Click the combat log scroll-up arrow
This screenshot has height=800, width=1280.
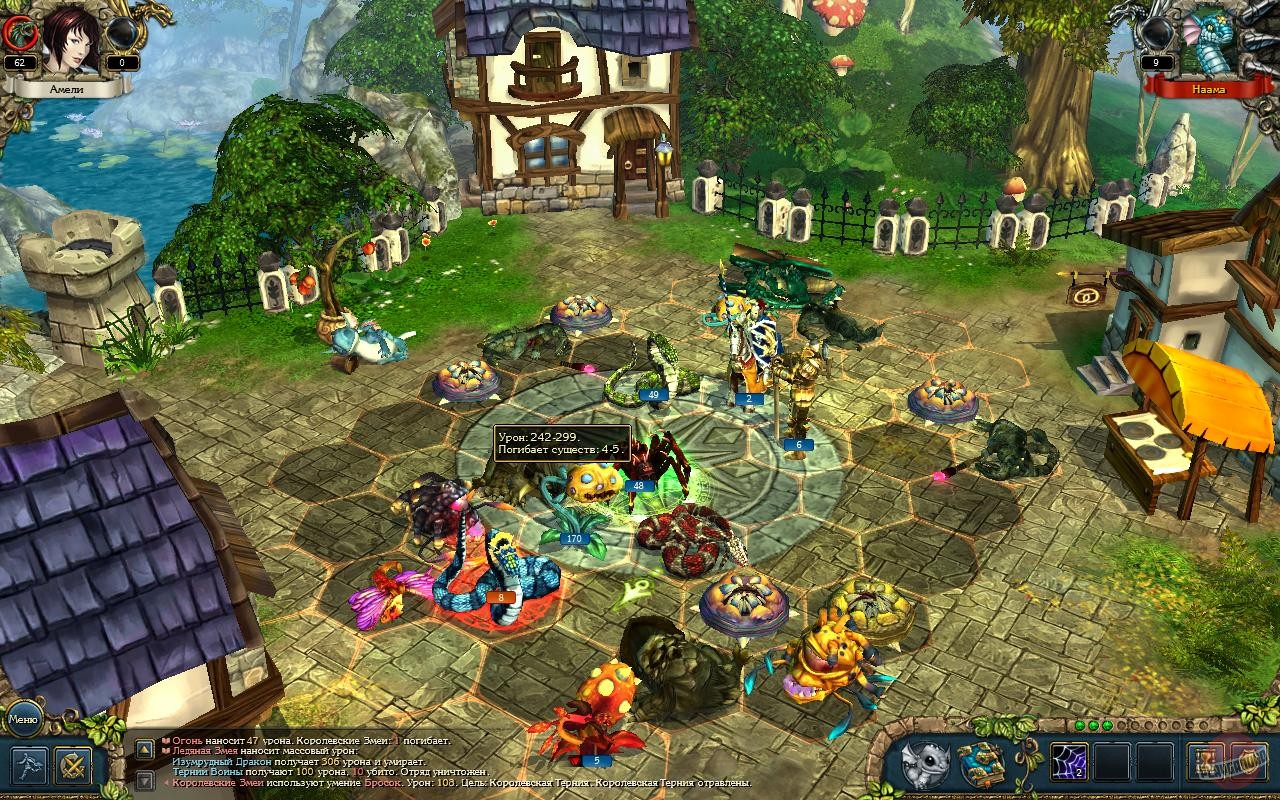click(145, 750)
